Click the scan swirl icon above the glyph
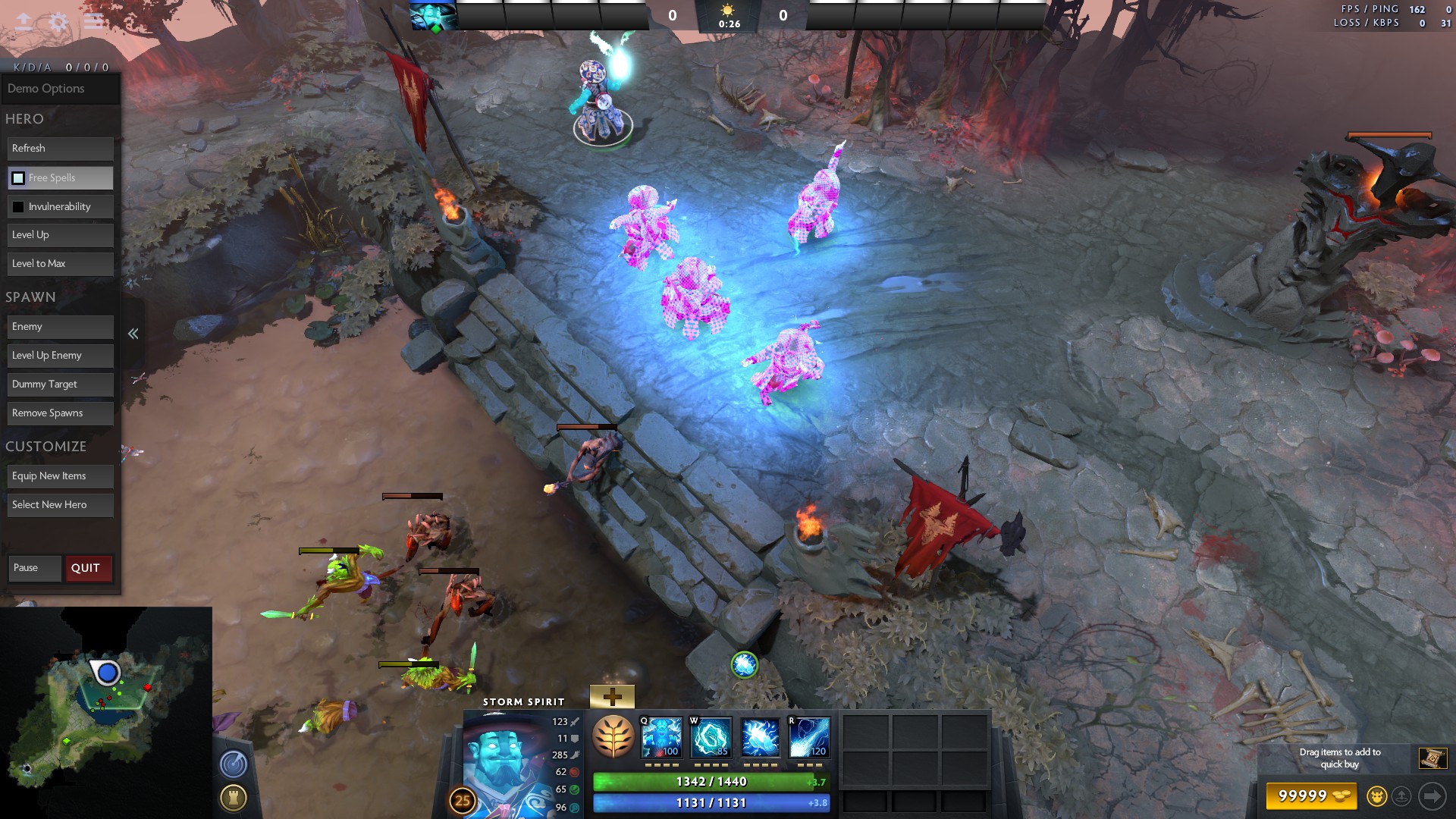Image resolution: width=1456 pixels, height=819 pixels. (x=234, y=764)
